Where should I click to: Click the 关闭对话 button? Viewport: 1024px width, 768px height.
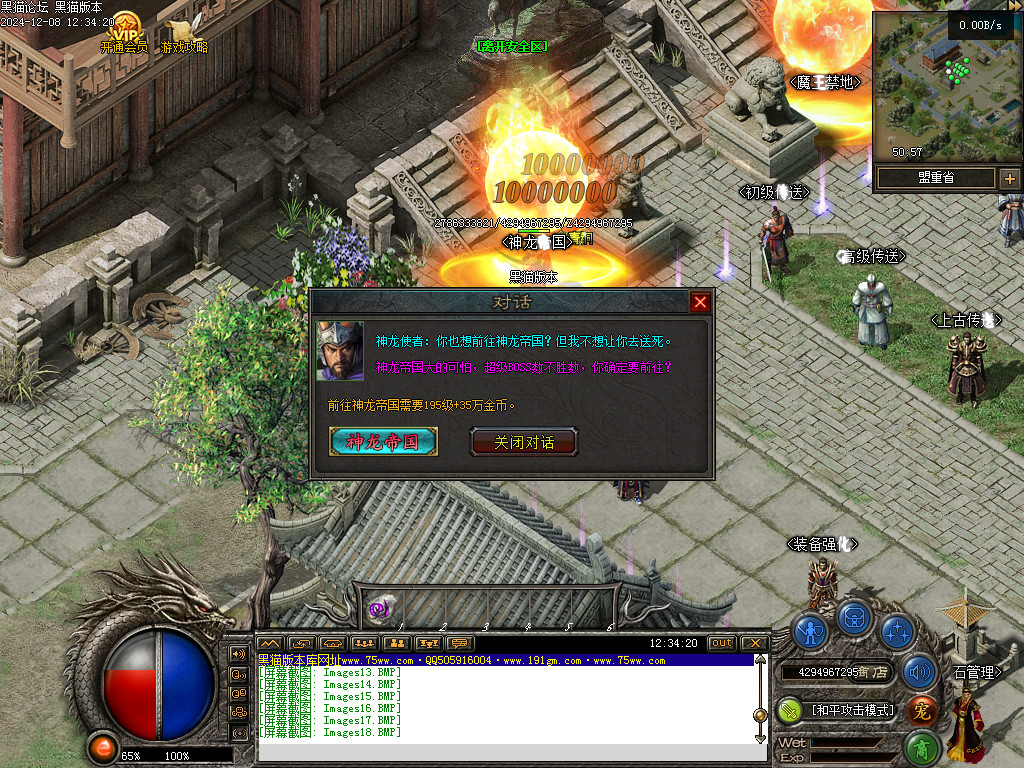click(524, 442)
